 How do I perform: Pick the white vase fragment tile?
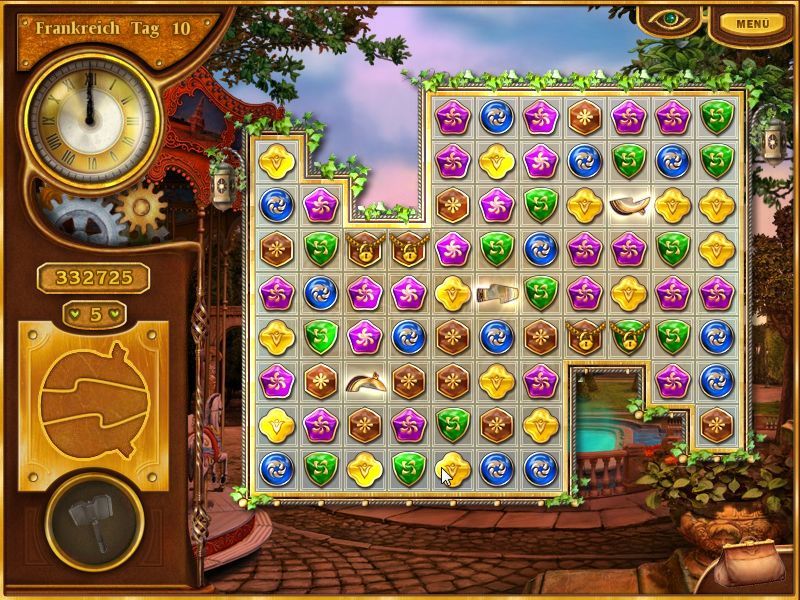497,293
